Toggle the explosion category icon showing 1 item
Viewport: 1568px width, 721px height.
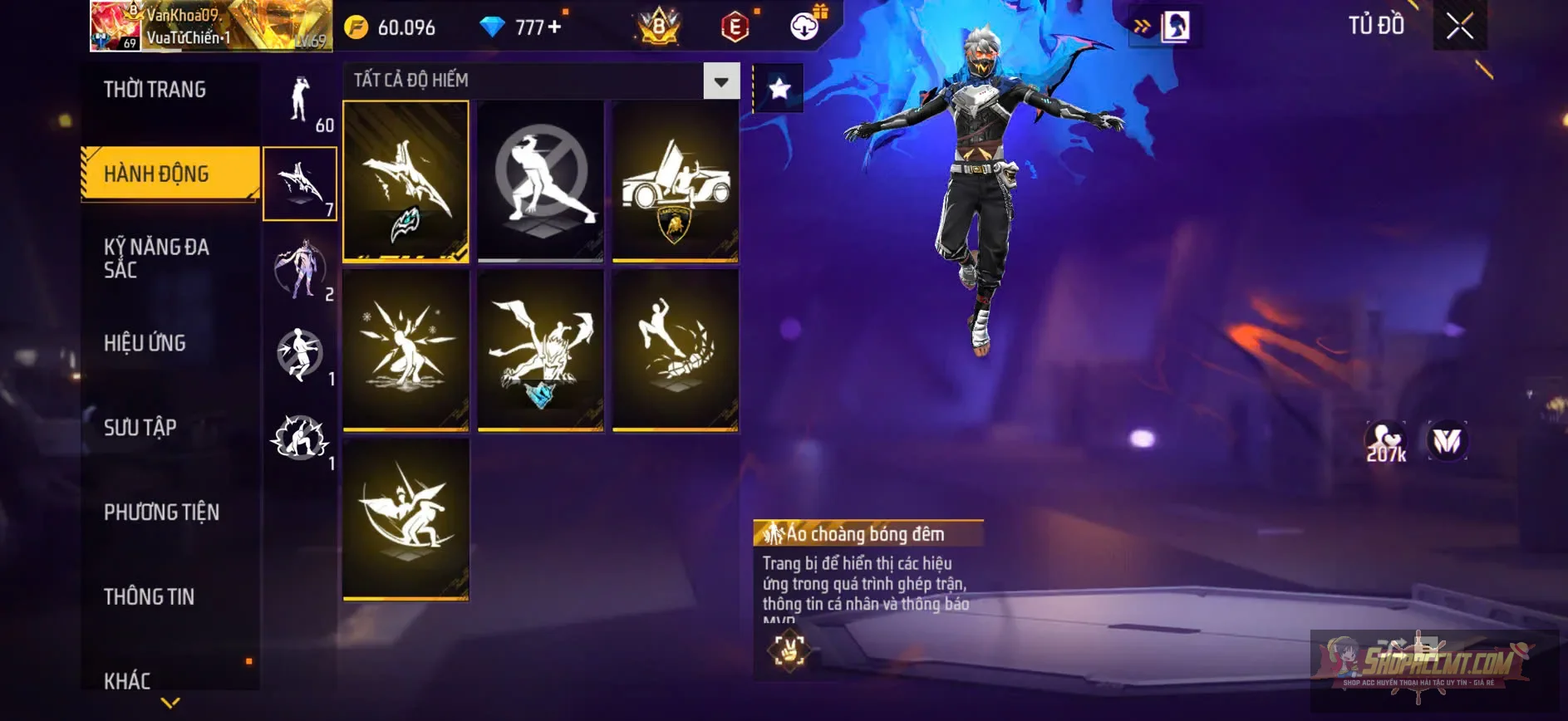(x=300, y=440)
